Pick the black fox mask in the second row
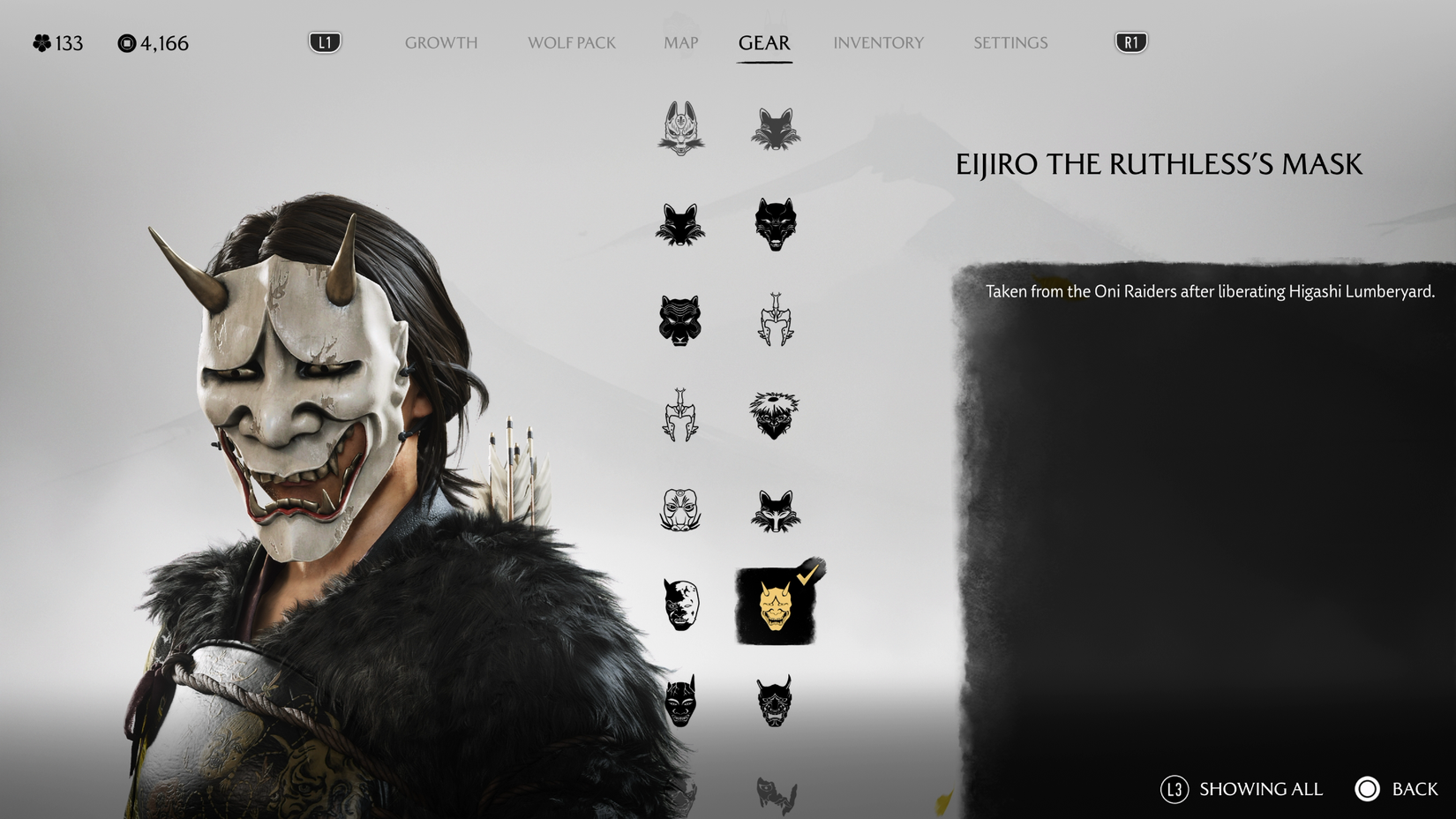 pyautogui.click(x=679, y=223)
